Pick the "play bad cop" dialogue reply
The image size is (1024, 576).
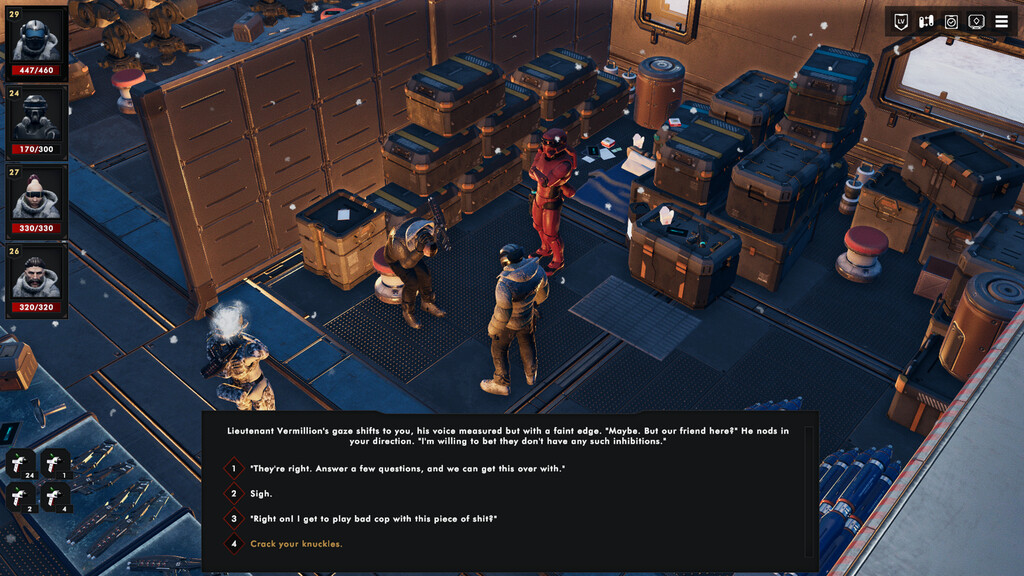coord(373,518)
